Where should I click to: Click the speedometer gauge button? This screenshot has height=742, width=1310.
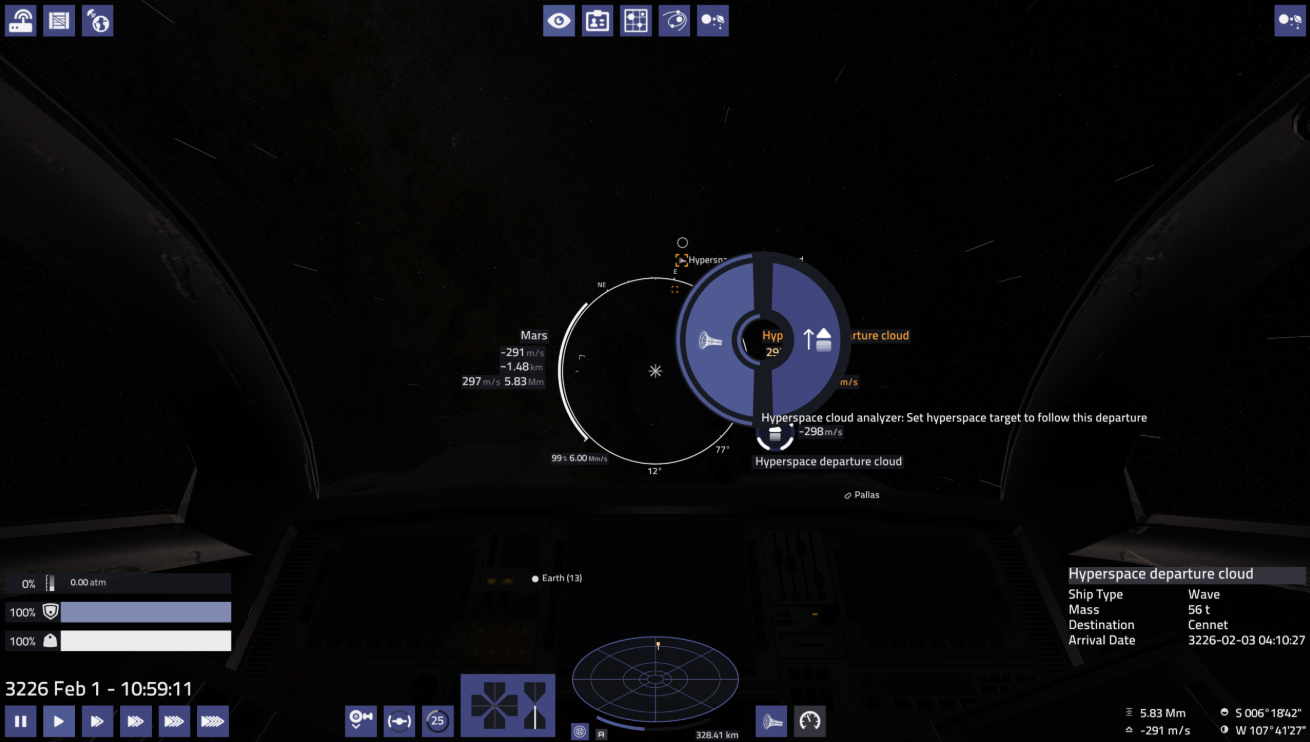pos(810,720)
